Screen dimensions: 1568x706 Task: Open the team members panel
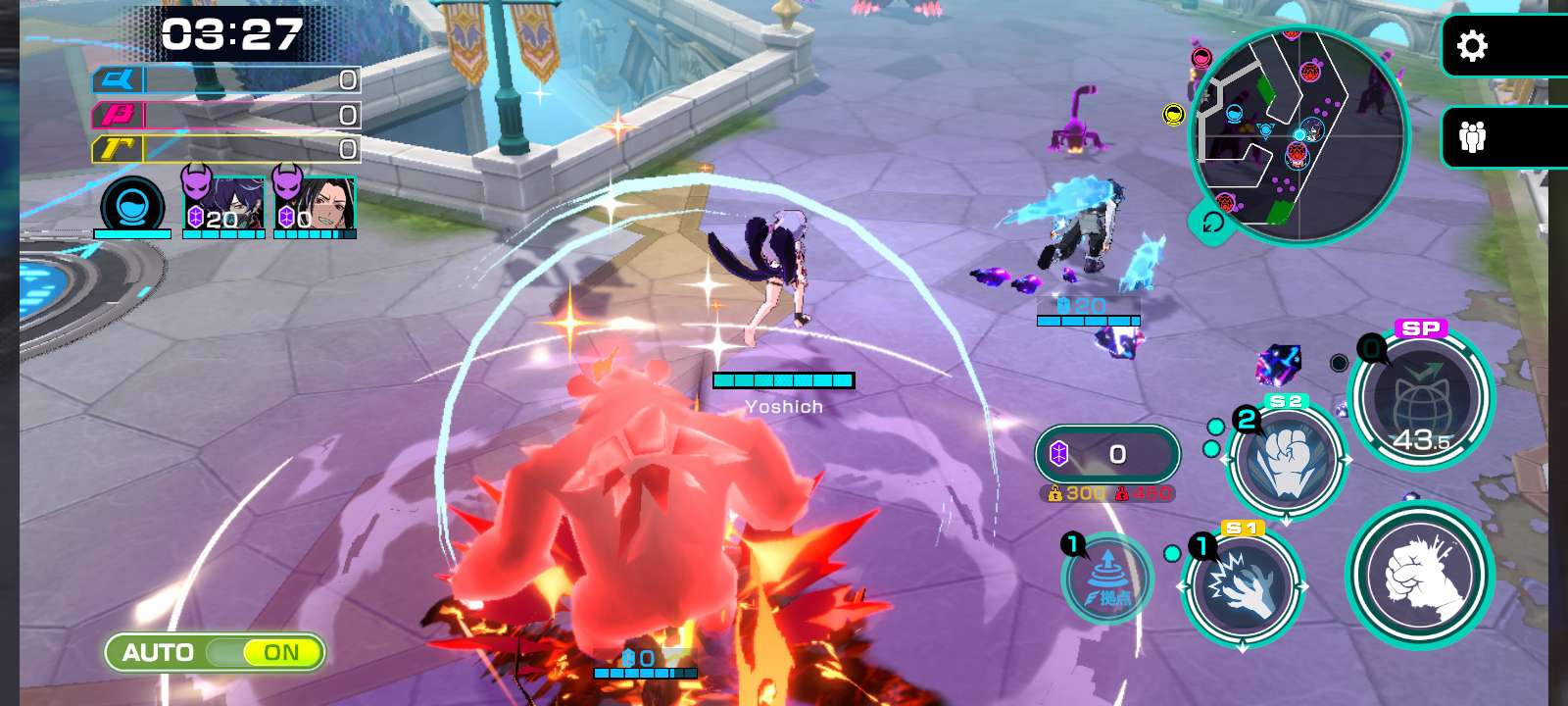pos(1472,136)
